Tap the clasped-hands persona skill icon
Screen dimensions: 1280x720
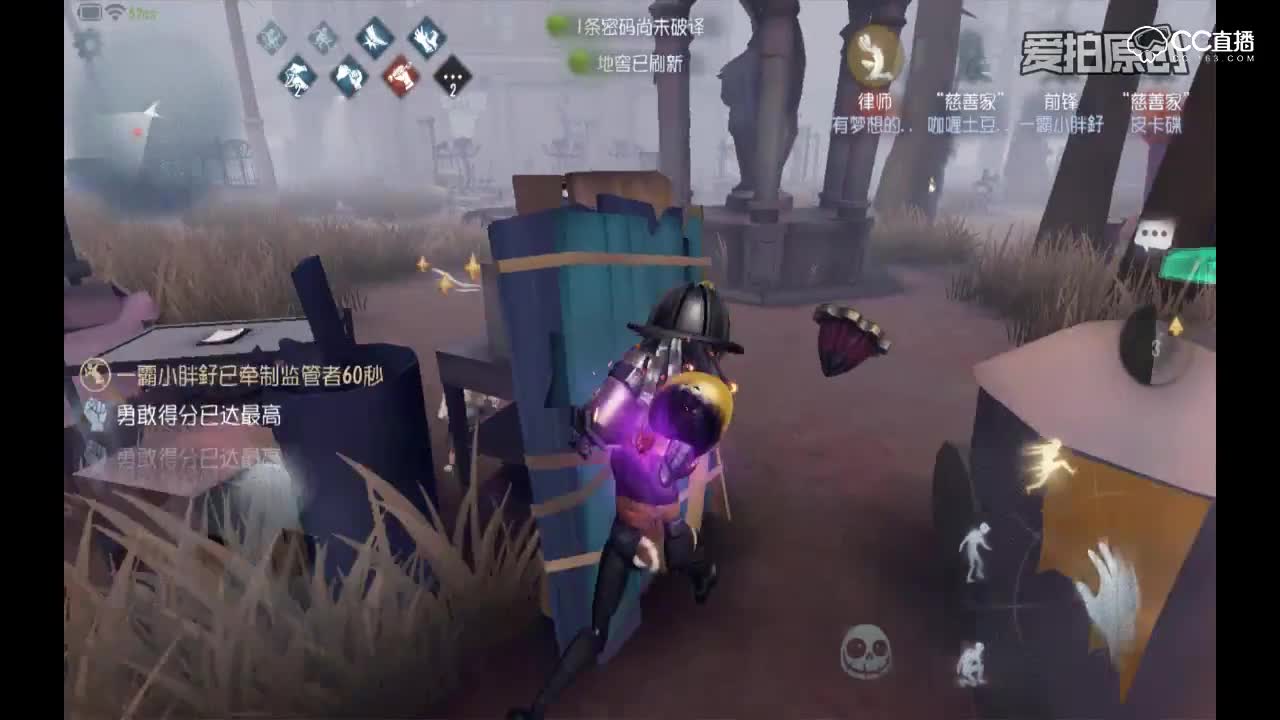pyautogui.click(x=347, y=77)
